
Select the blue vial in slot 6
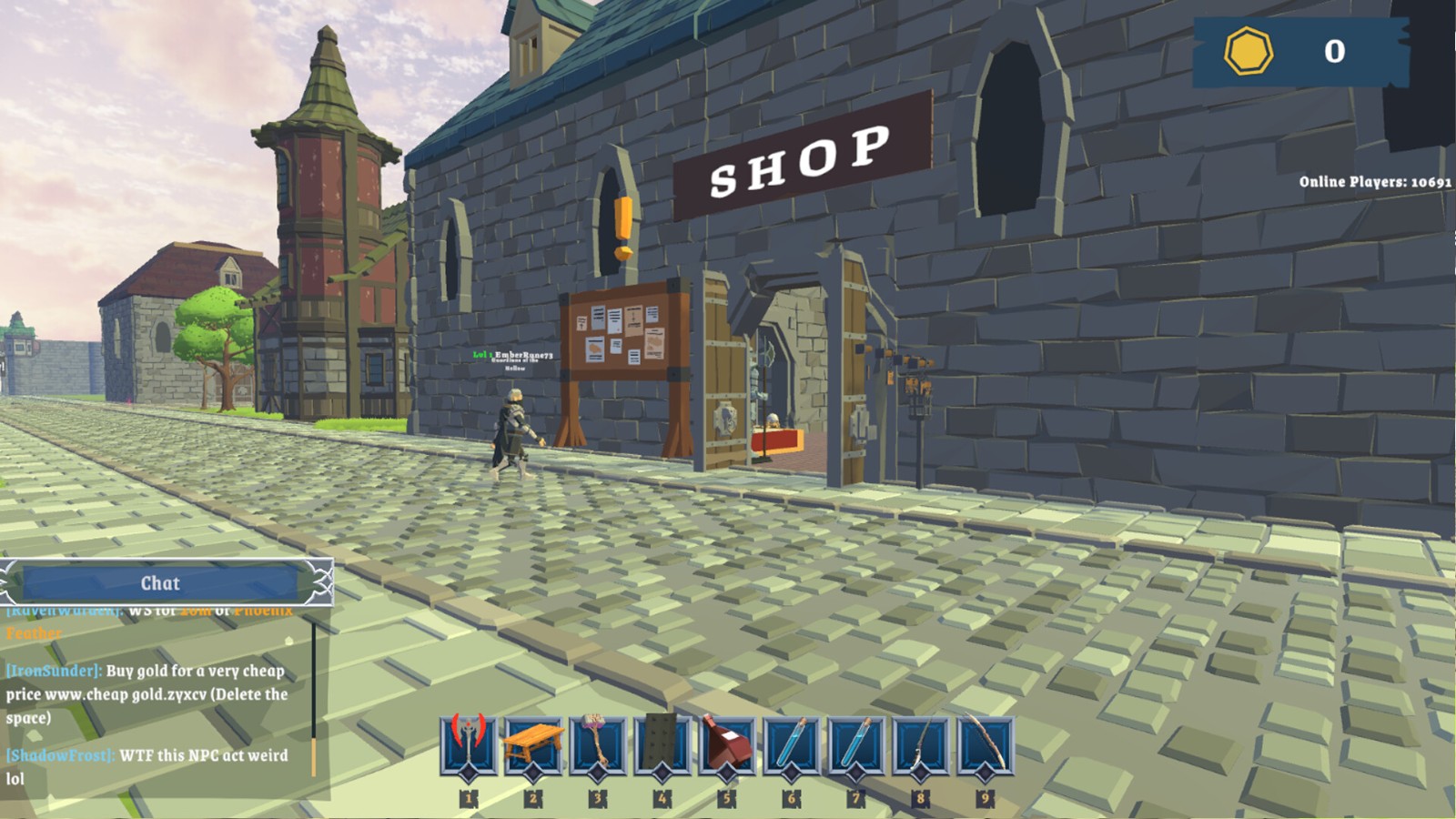(791, 744)
